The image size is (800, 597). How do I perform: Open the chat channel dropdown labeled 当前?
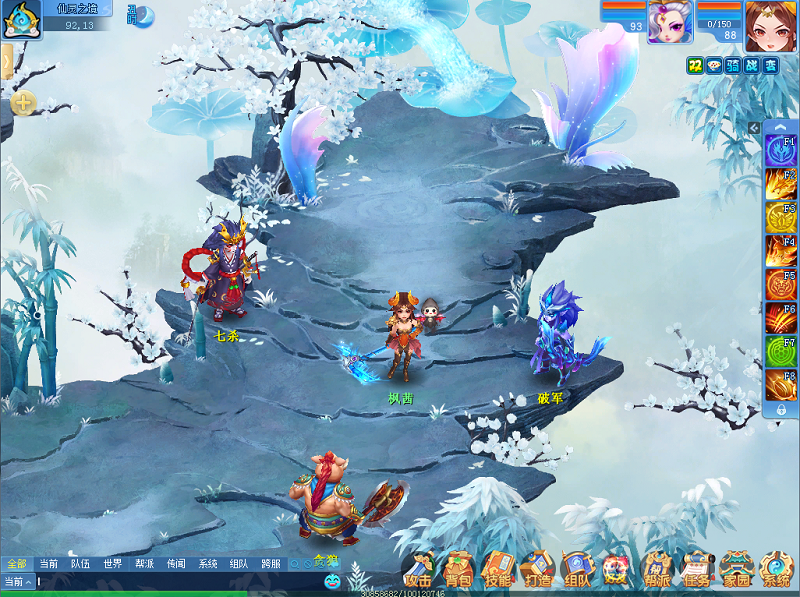[18, 581]
